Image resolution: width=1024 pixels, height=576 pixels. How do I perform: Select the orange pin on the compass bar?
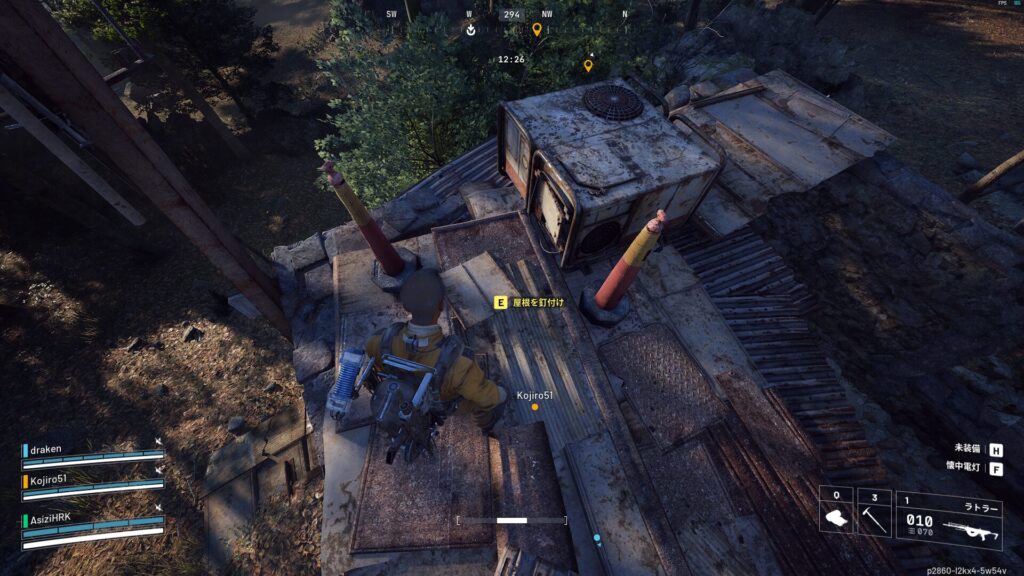[537, 30]
